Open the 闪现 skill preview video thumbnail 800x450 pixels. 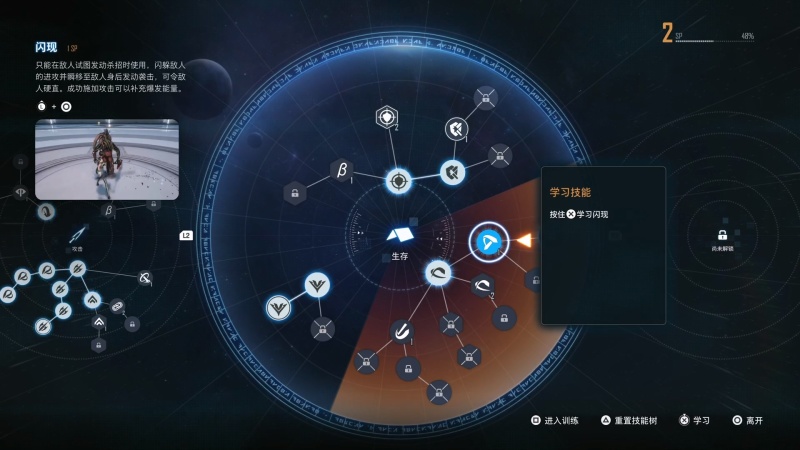(x=107, y=160)
